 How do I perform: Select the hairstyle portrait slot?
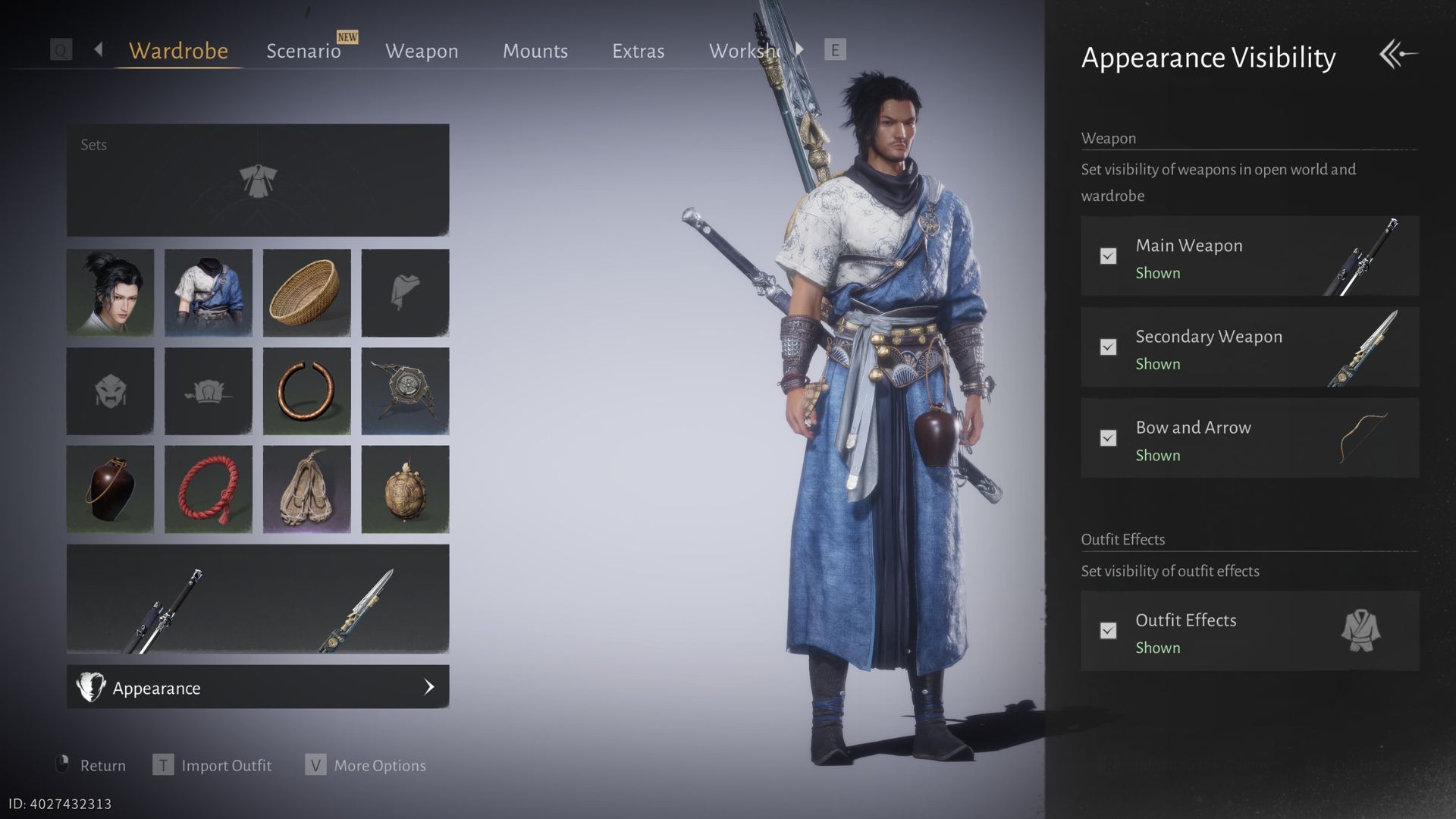point(110,293)
